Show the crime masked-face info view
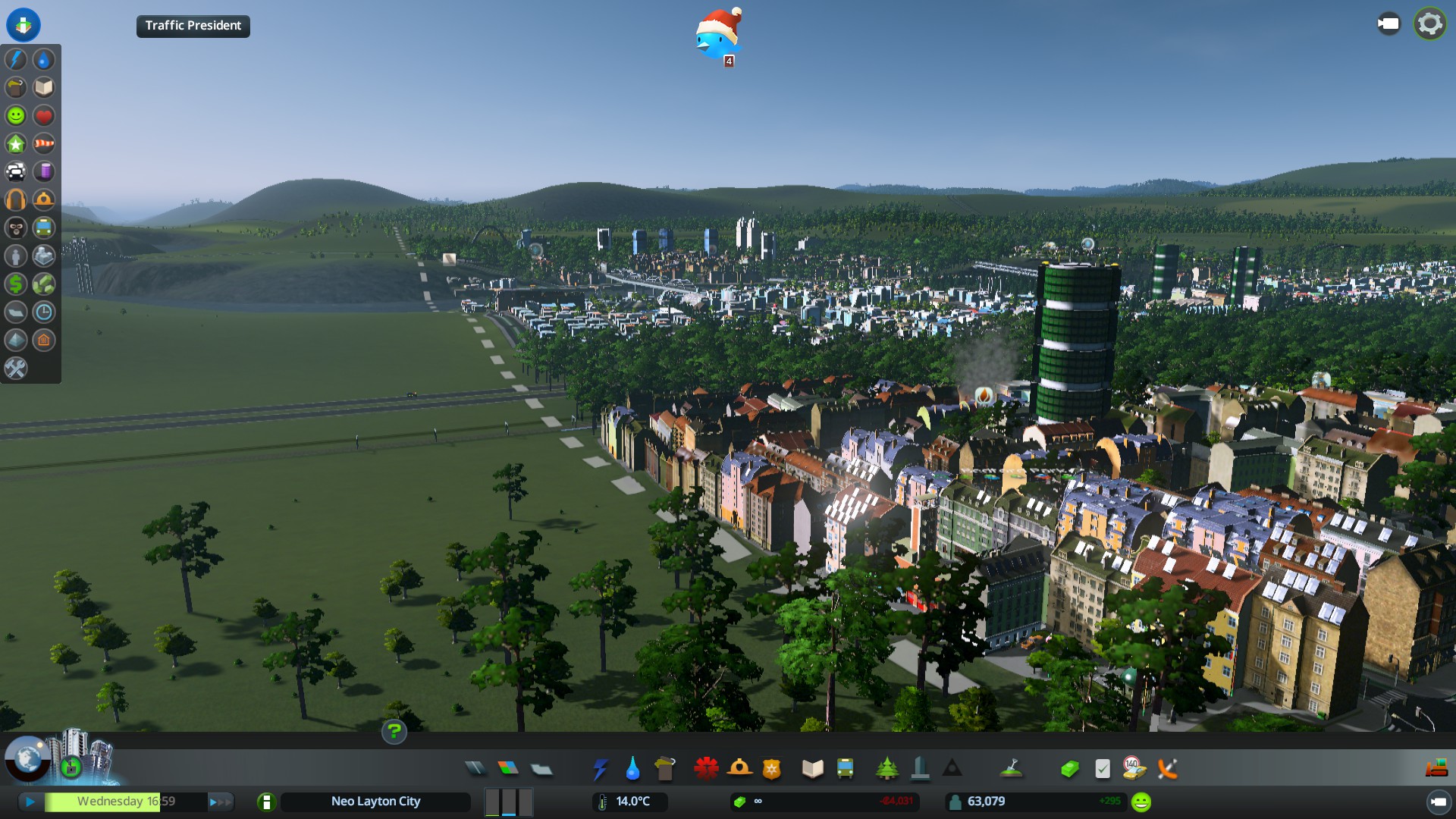Image resolution: width=1456 pixels, height=819 pixels. [x=16, y=228]
